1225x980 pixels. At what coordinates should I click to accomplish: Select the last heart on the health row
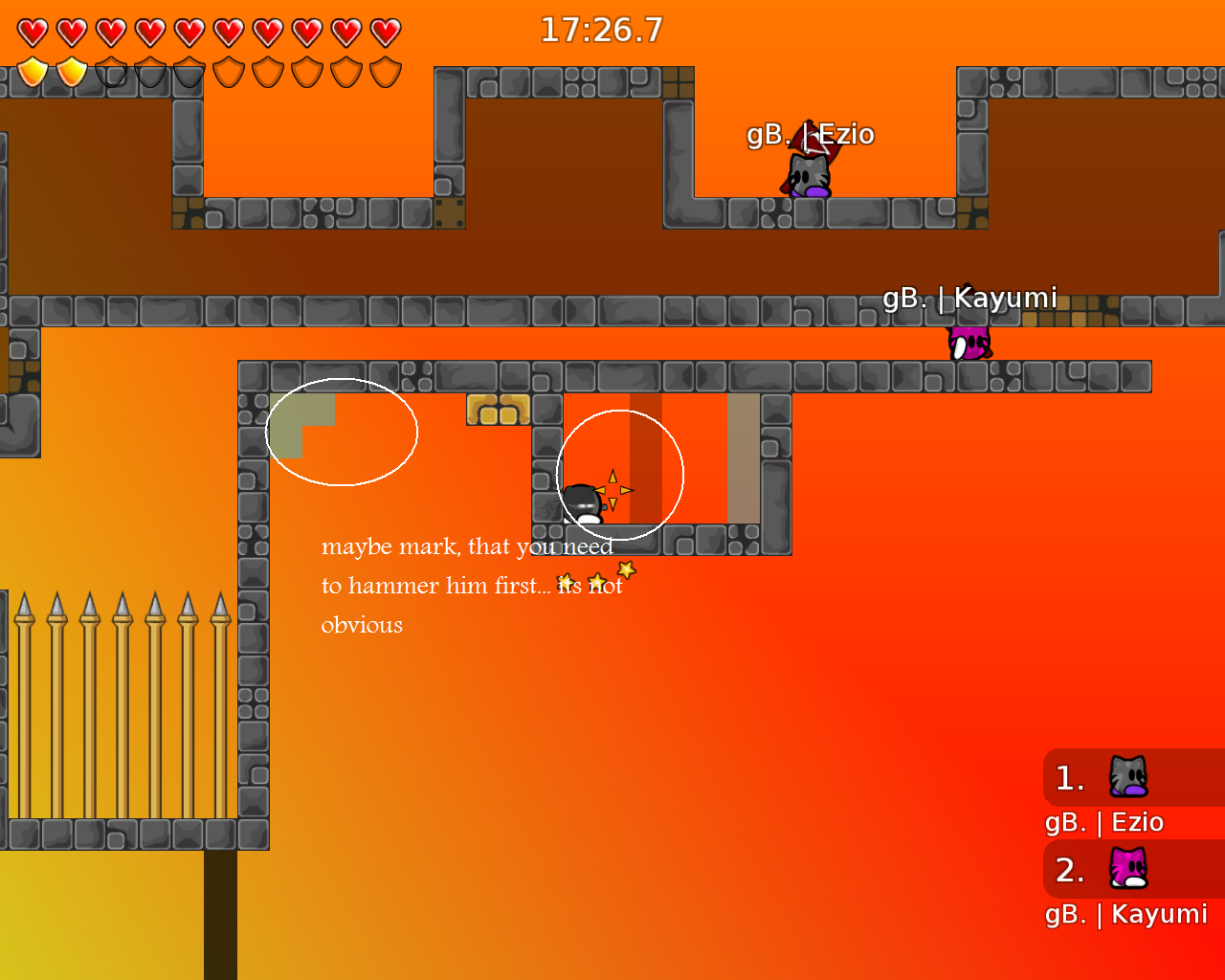[x=383, y=30]
